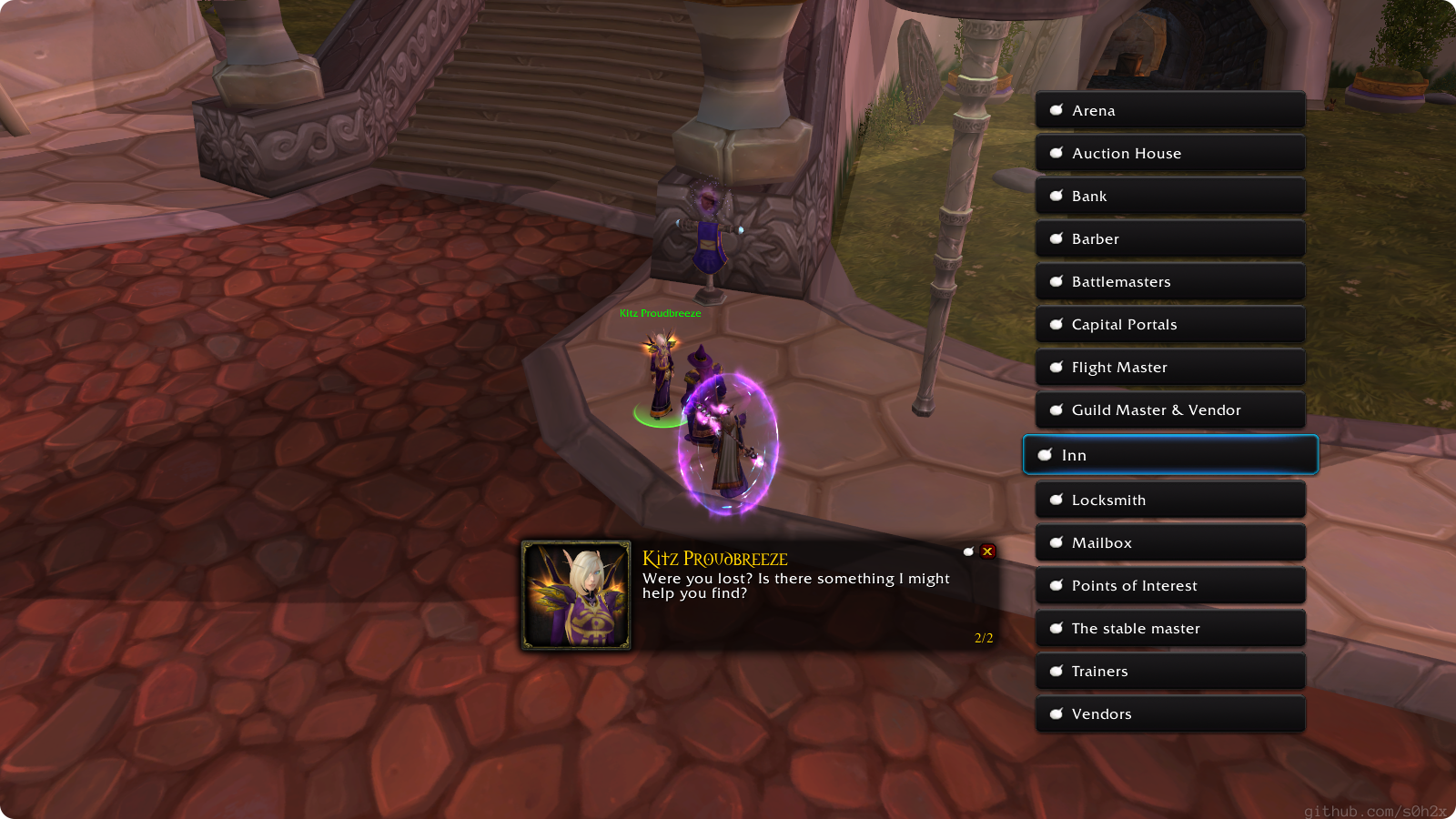Click Kitz Proudbreeze's portrait thumbnail
This screenshot has width=1456, height=819.
(x=576, y=595)
